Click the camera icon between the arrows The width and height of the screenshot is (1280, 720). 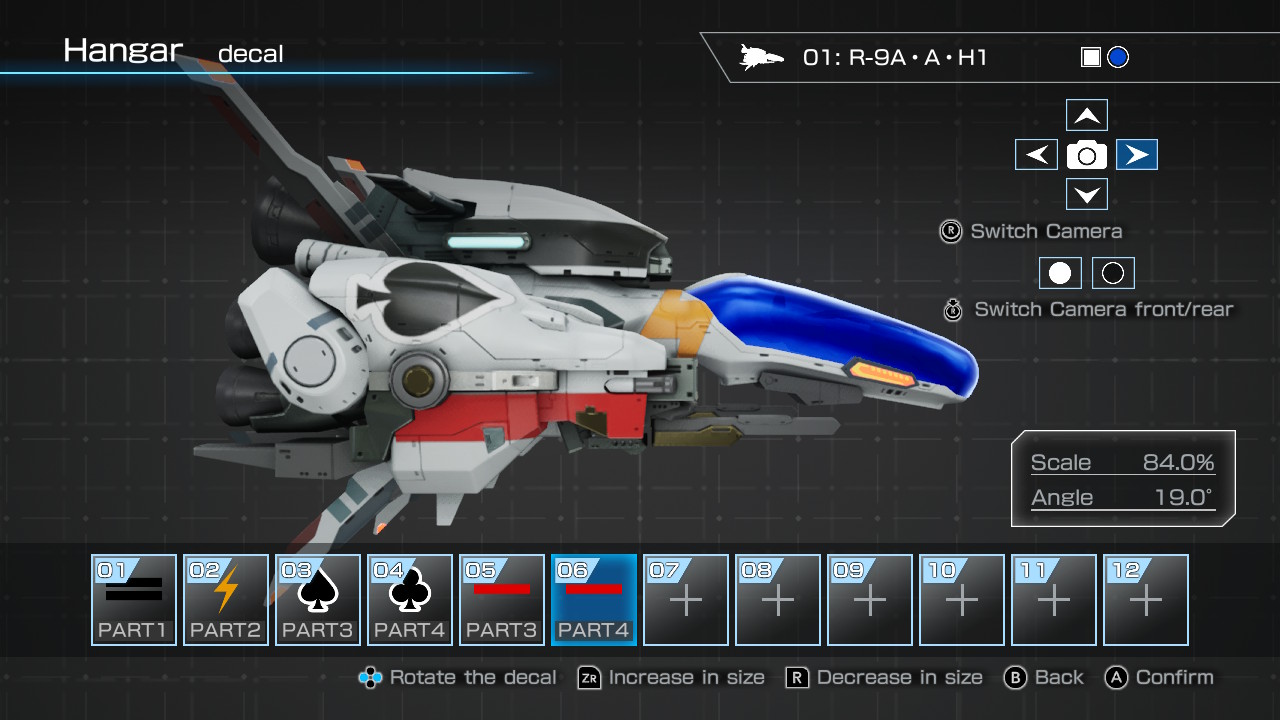[x=1087, y=155]
